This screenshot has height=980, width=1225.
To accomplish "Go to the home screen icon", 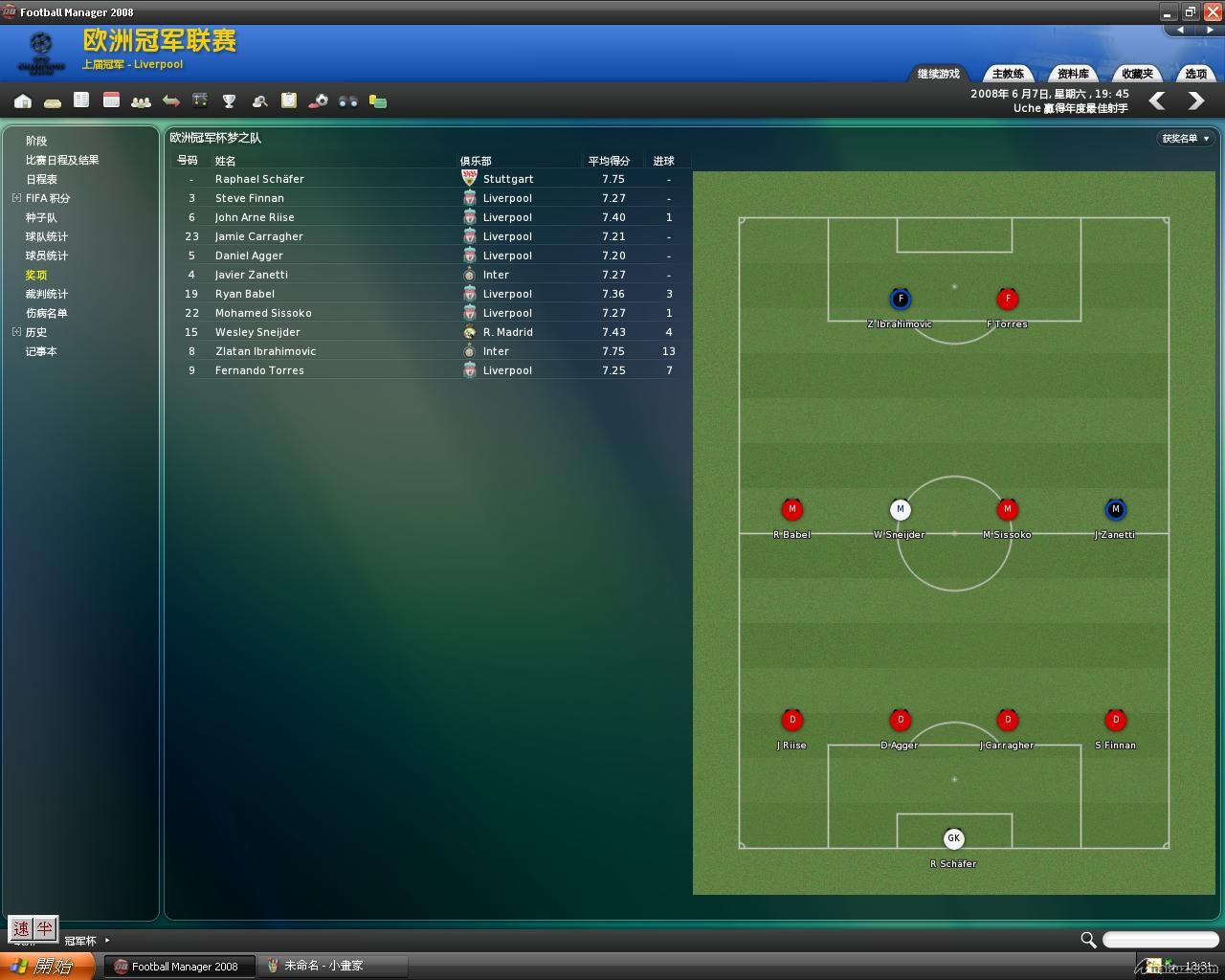I will pos(23,101).
